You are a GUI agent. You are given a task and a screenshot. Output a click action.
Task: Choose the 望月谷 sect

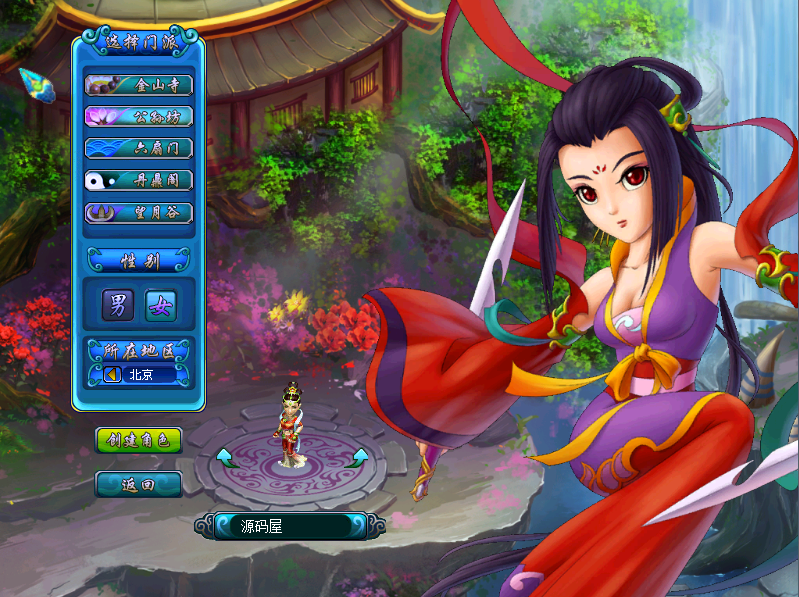(x=139, y=212)
